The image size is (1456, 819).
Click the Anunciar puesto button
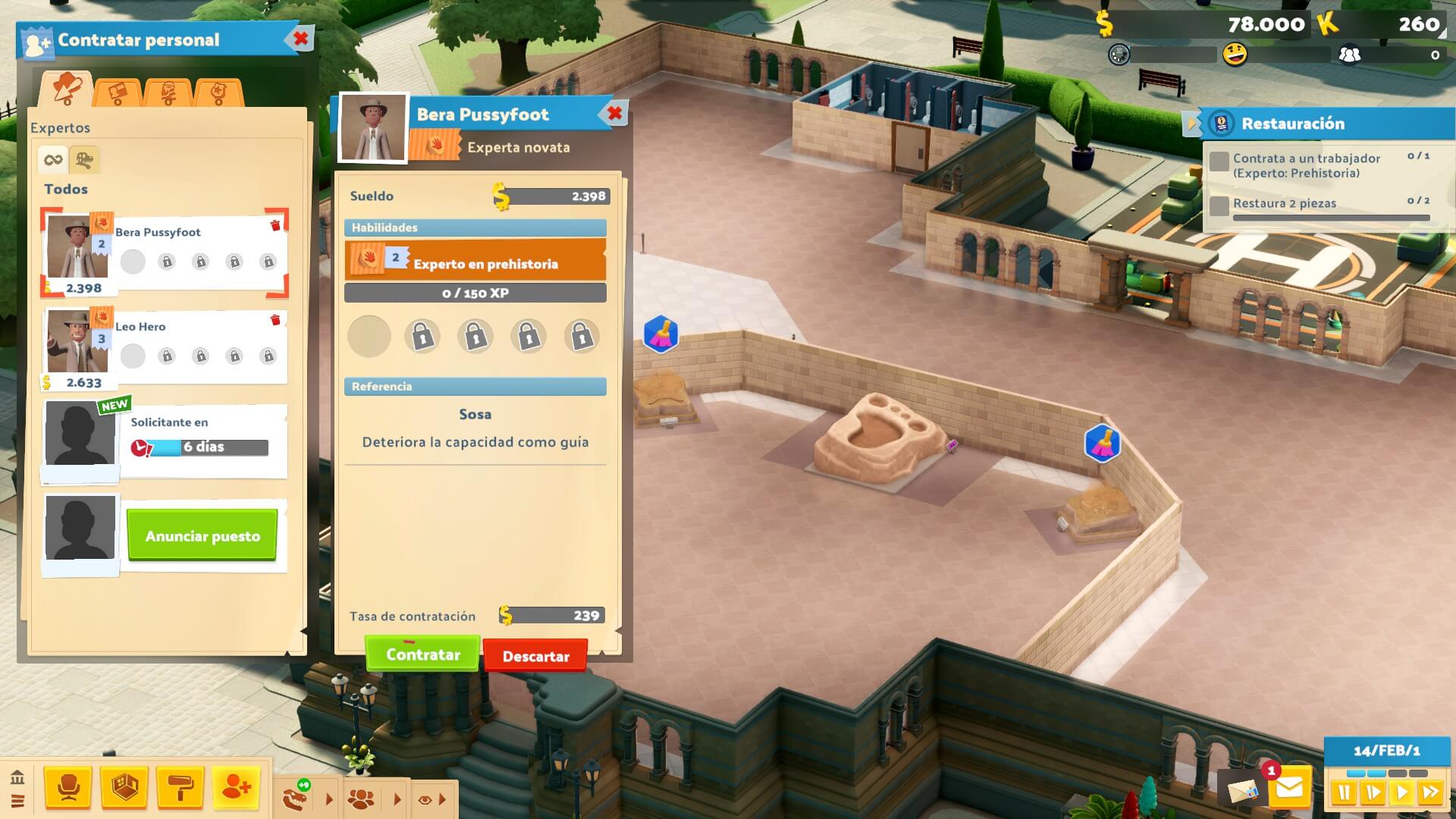pos(202,536)
